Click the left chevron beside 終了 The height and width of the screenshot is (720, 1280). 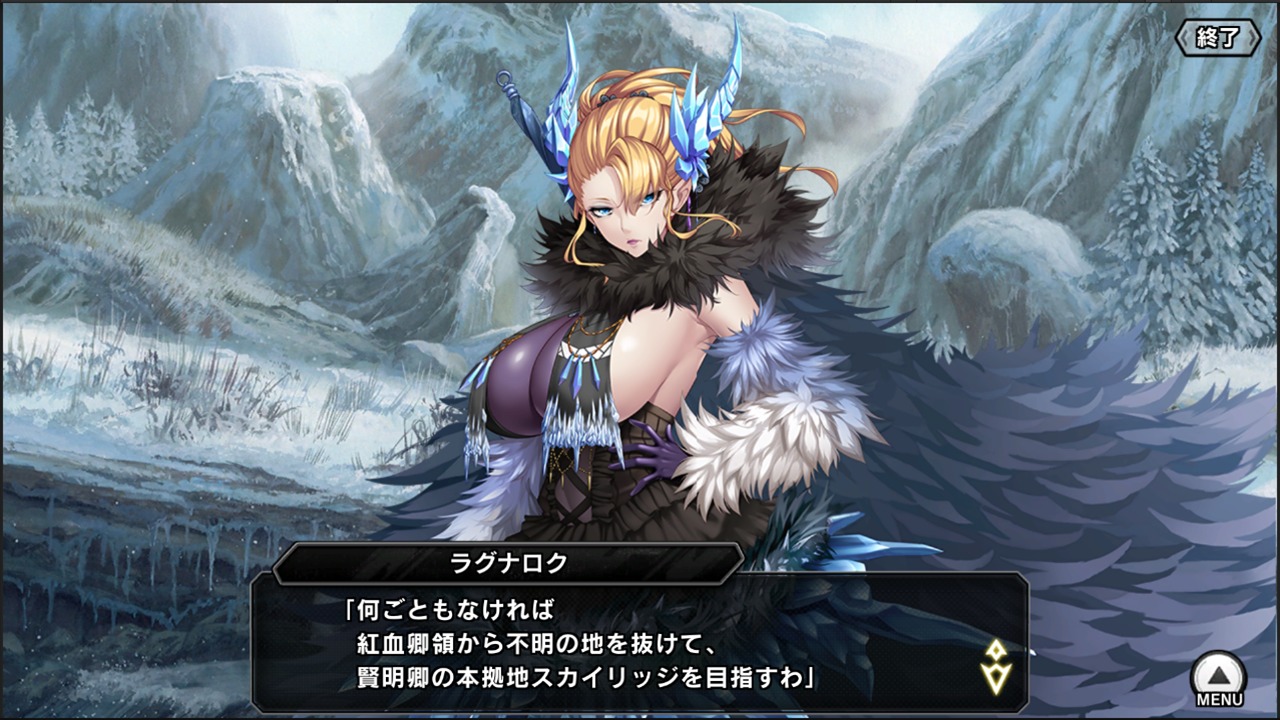1184,36
